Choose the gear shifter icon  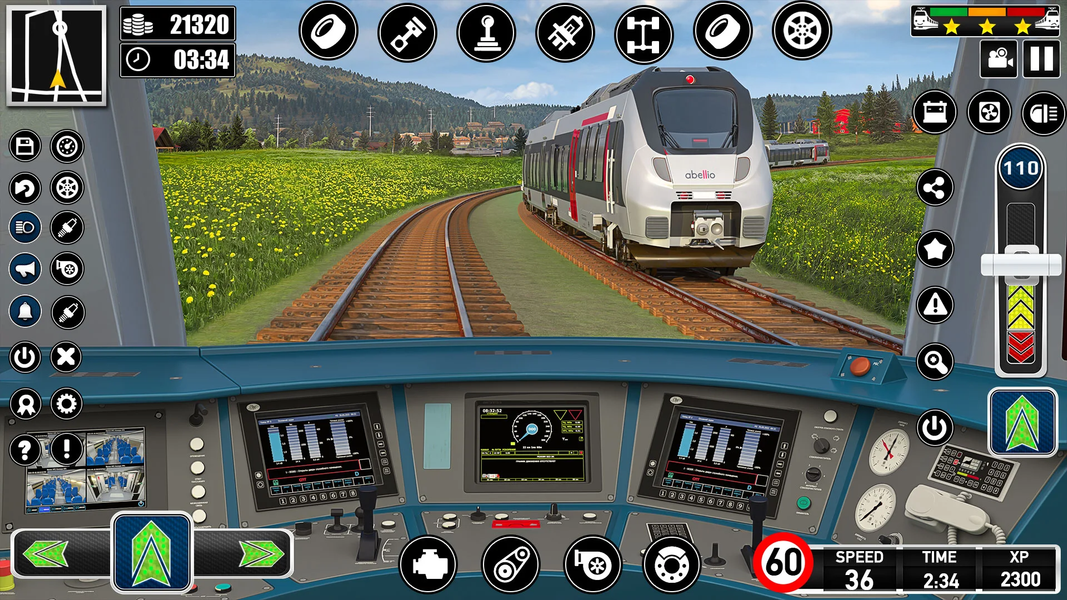486,32
